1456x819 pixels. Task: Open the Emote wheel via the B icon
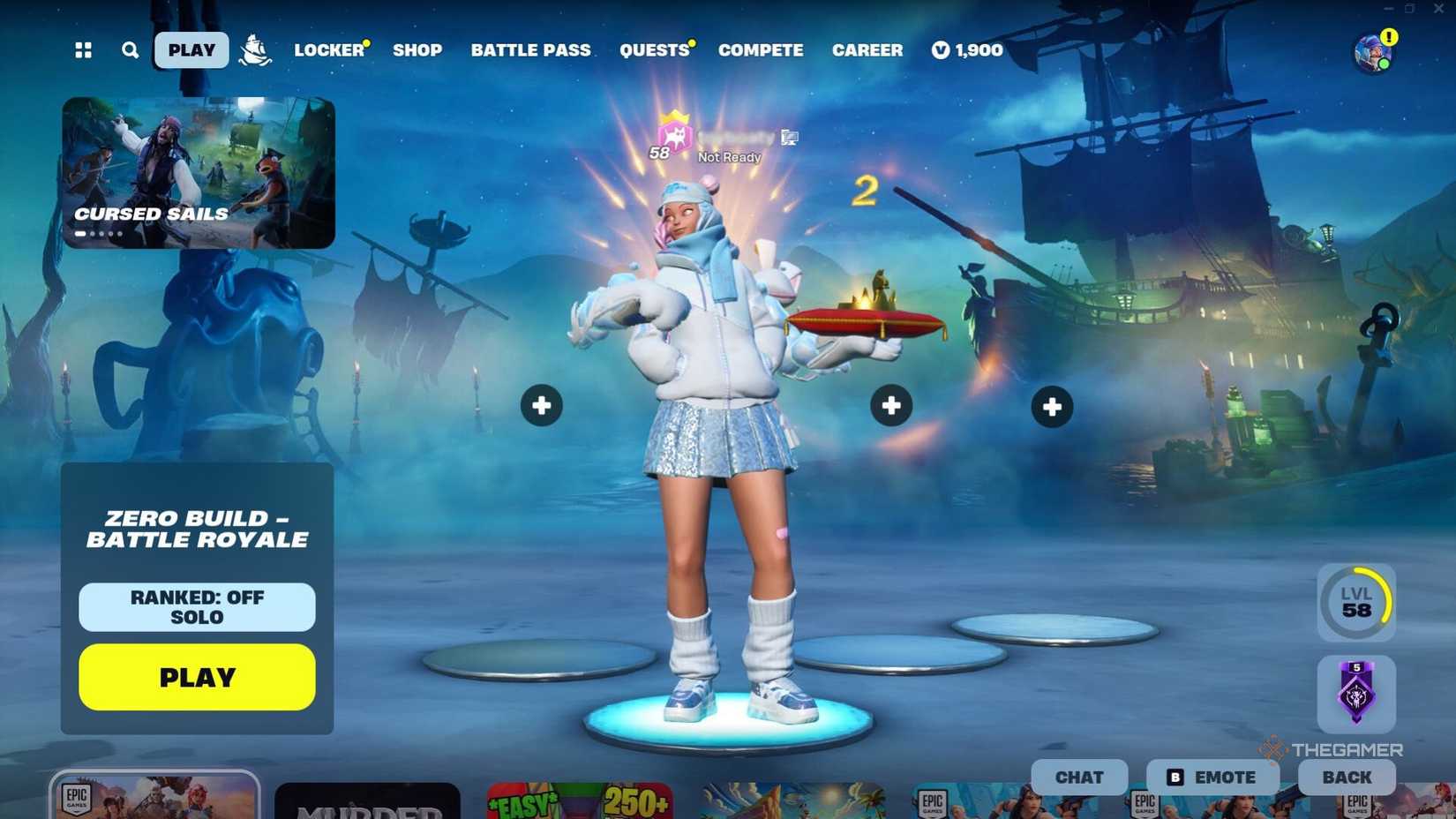coord(1175,777)
